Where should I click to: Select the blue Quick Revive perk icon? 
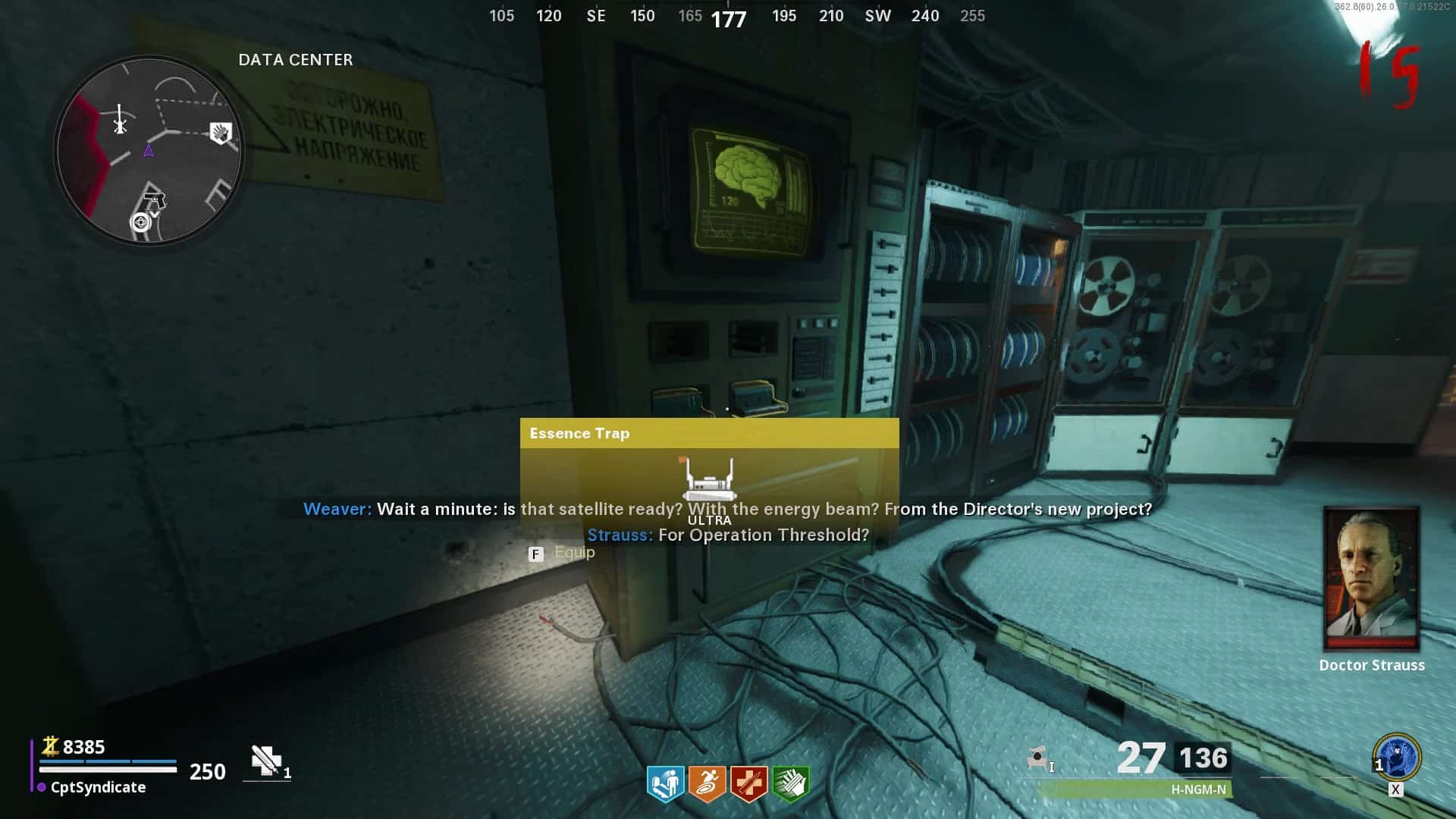(x=665, y=783)
